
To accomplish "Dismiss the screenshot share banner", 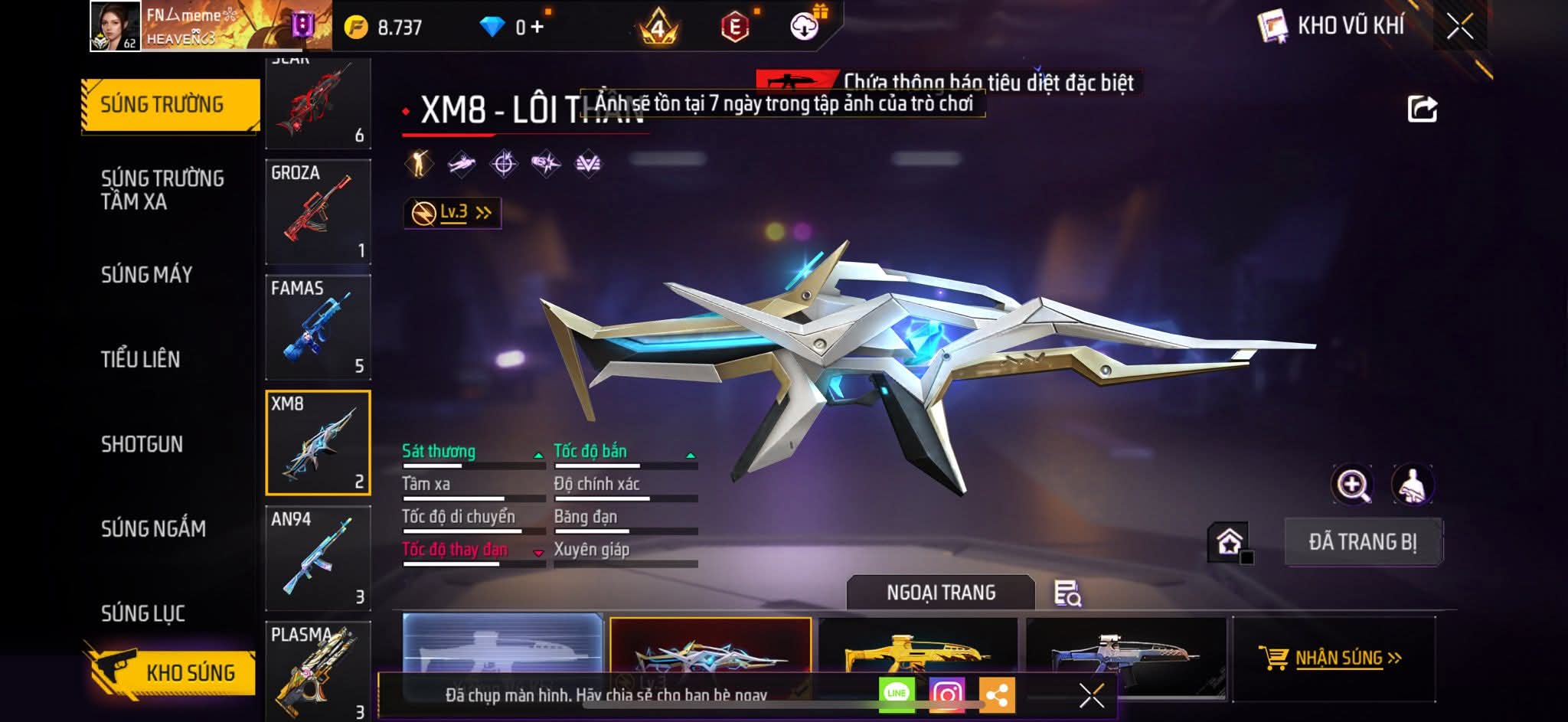I will pyautogui.click(x=1091, y=695).
